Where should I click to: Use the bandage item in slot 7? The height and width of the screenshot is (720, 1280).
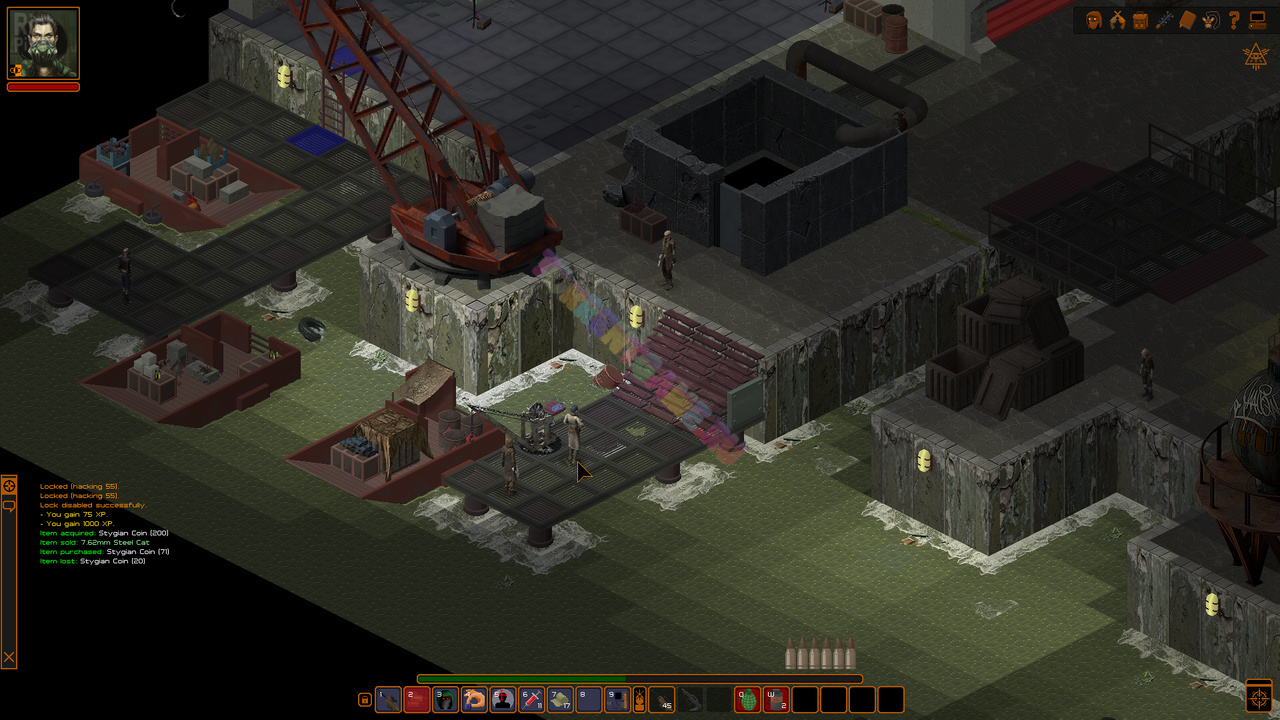coord(561,700)
